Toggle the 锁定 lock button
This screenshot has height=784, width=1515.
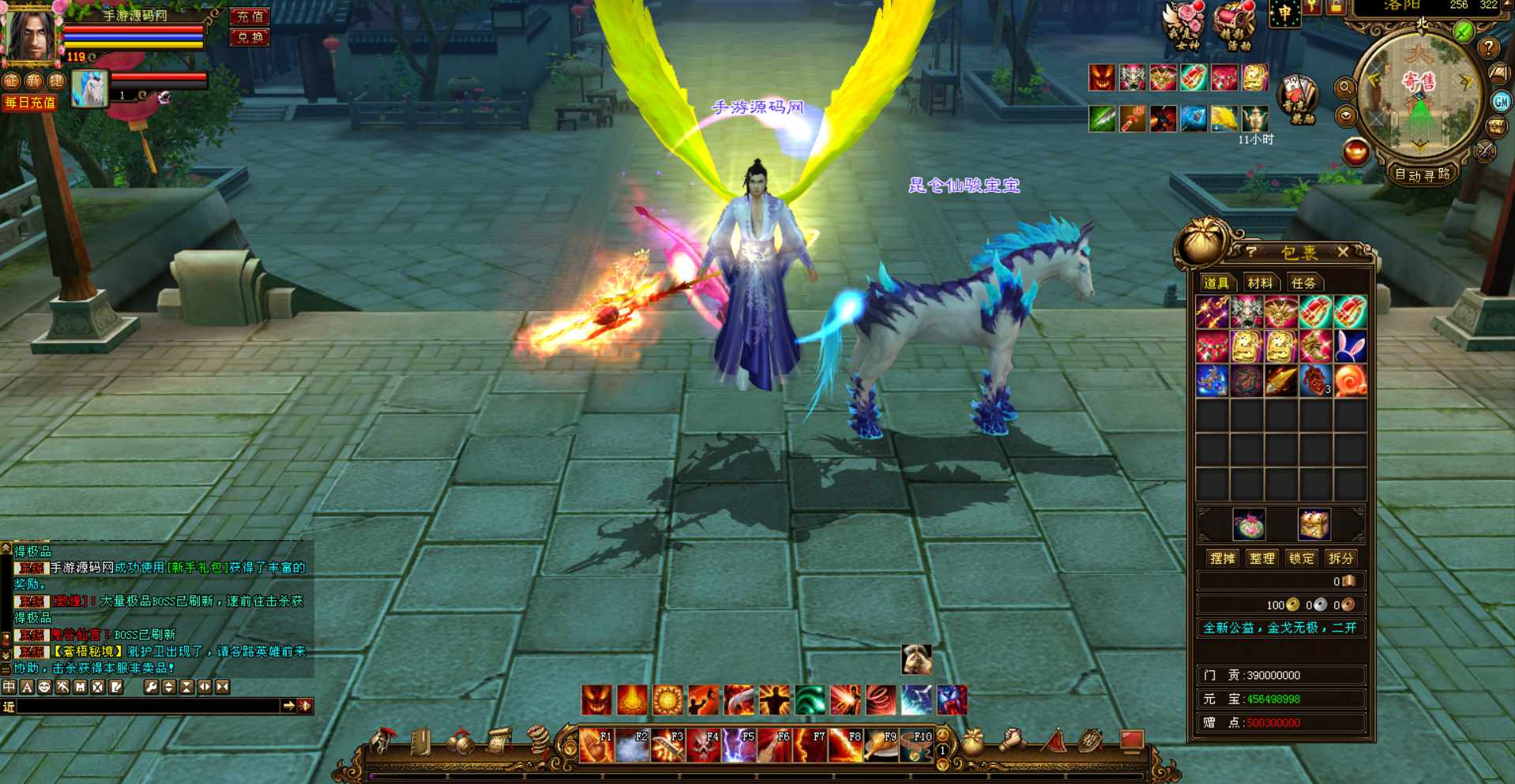click(x=1301, y=558)
